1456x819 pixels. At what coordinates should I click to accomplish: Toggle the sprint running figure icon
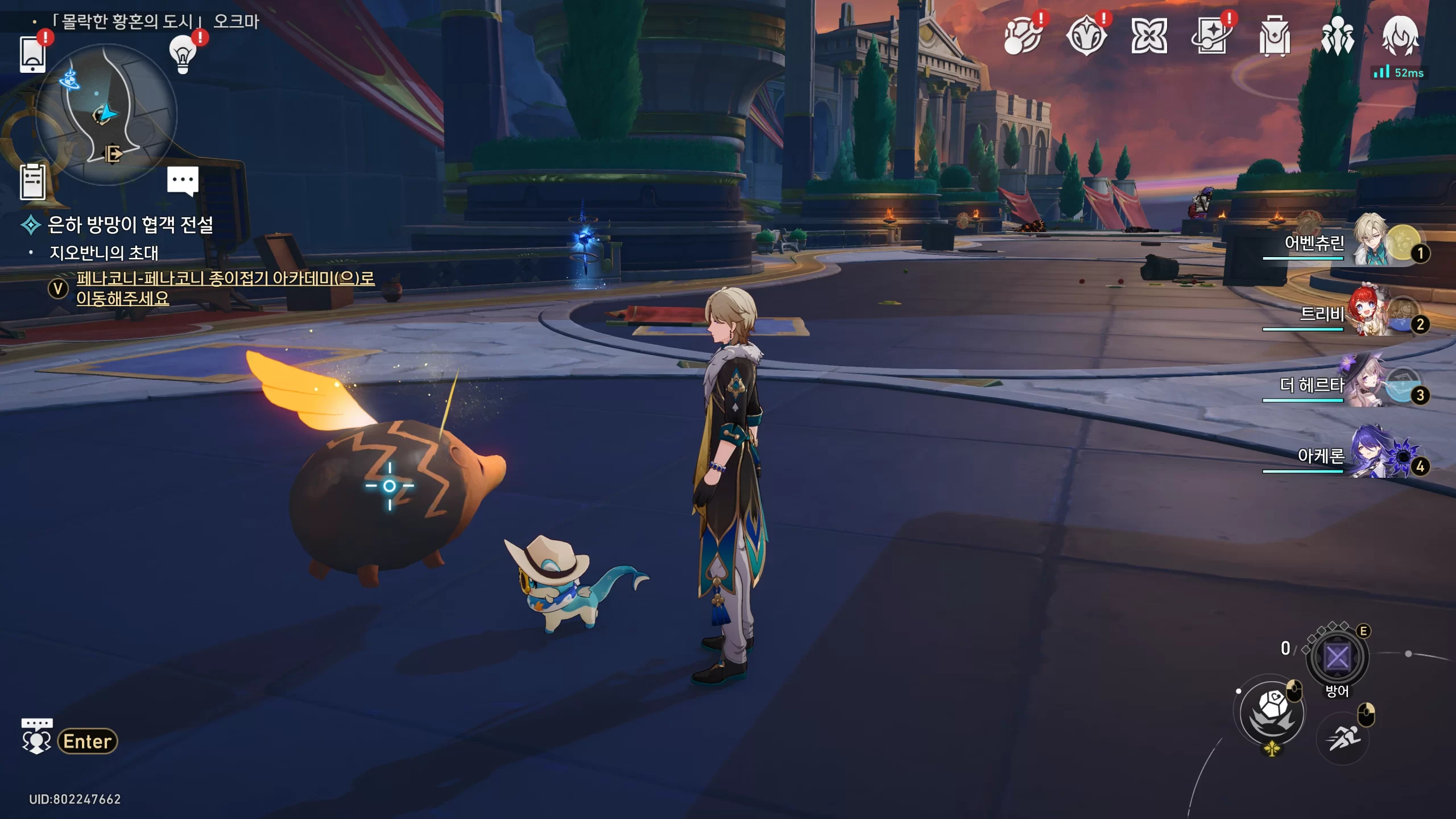[1343, 739]
